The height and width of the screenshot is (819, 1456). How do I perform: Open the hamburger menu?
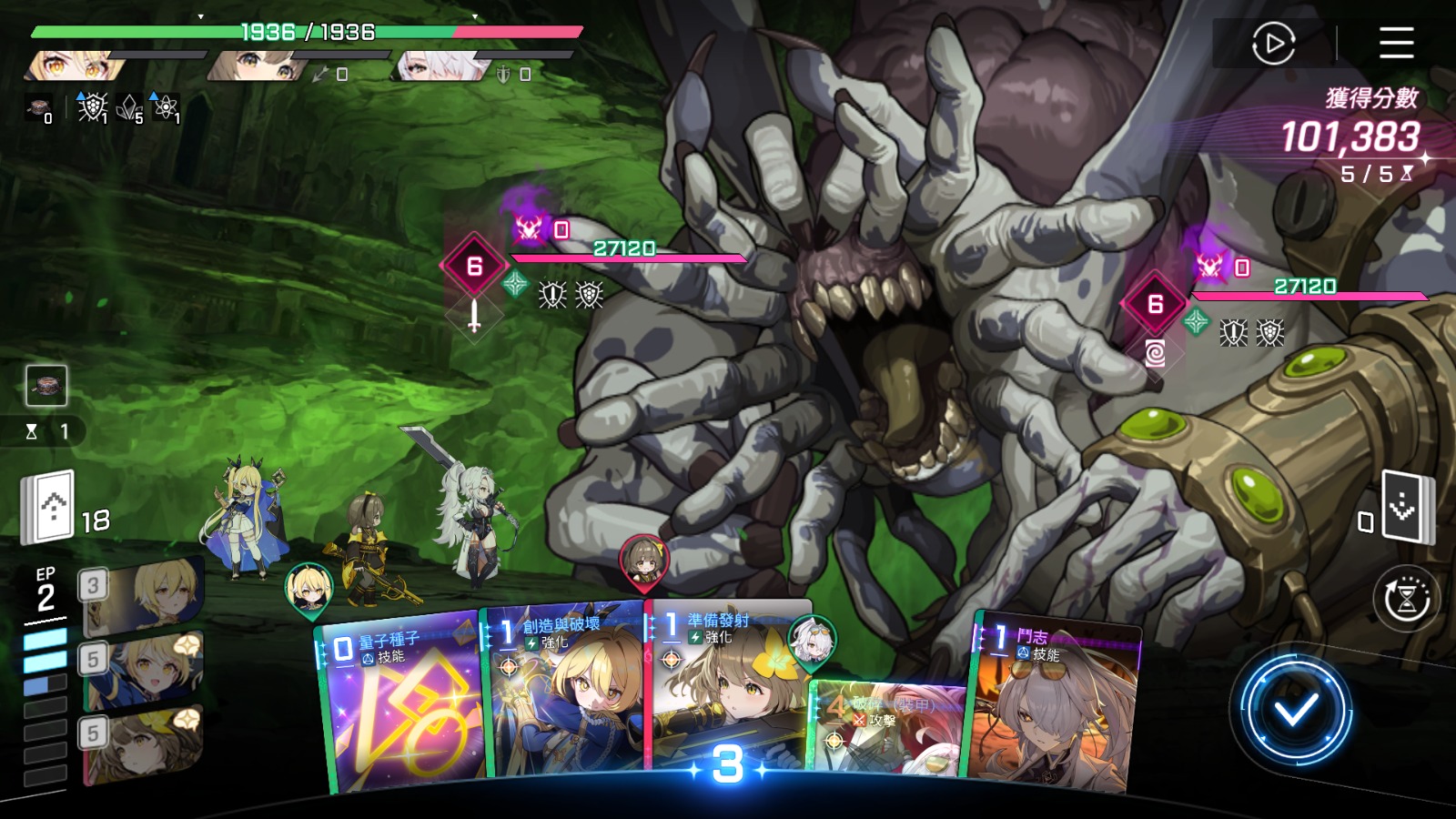(1396, 43)
